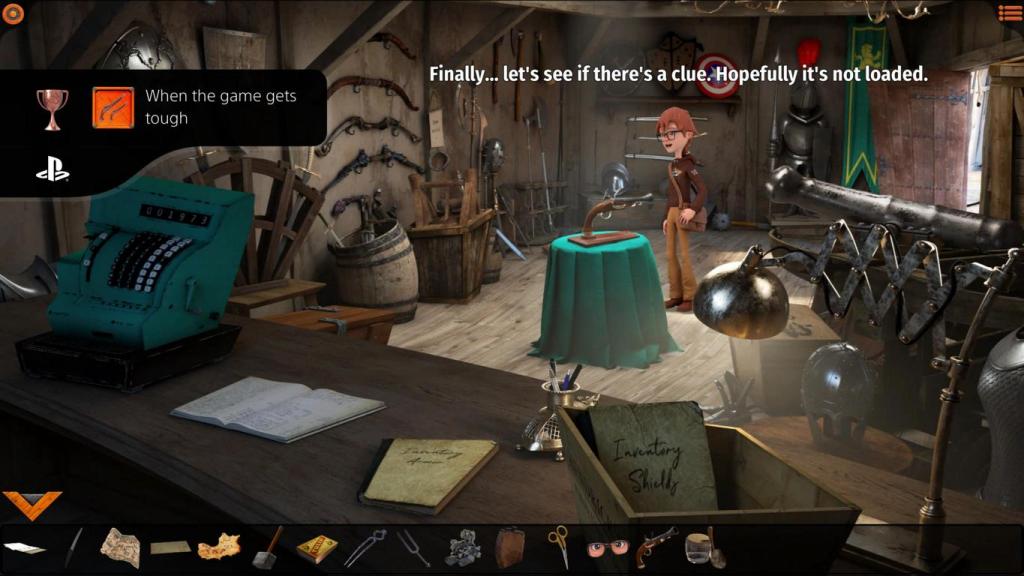
Task: Select the tuning fork item
Action: (412, 547)
